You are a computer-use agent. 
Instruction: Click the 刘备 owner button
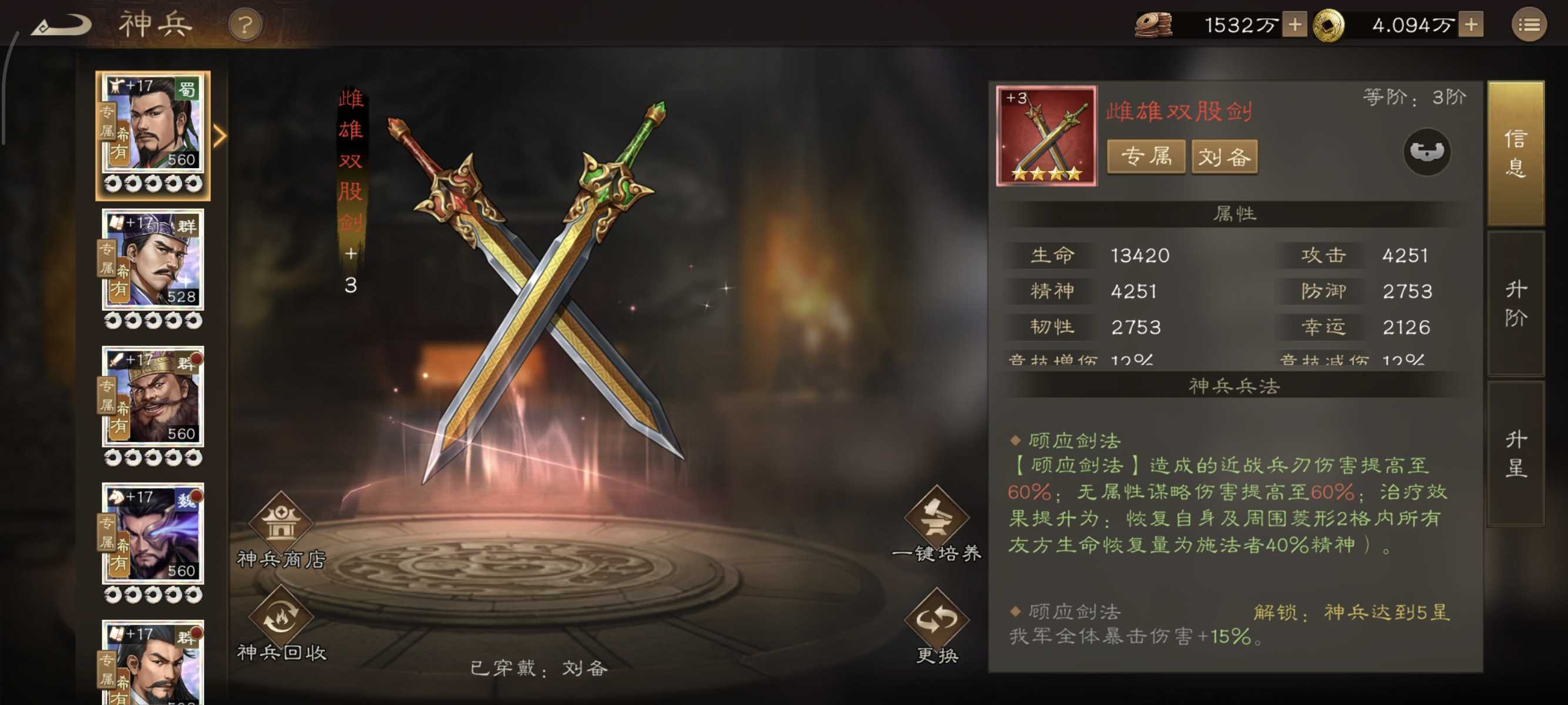(1224, 157)
